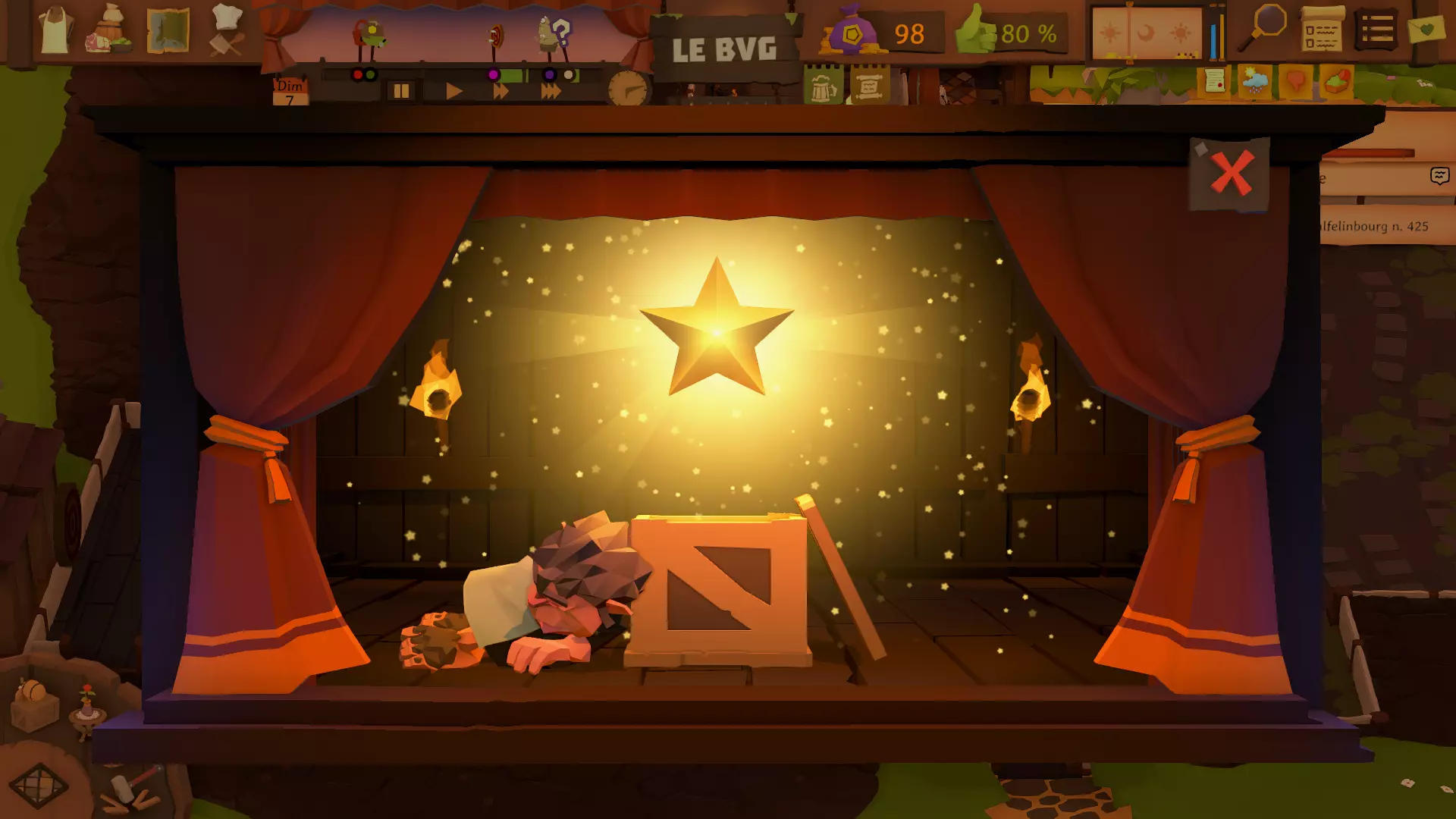The height and width of the screenshot is (819, 1456).
Task: Open the food supplies stock icon
Action: tap(111, 30)
